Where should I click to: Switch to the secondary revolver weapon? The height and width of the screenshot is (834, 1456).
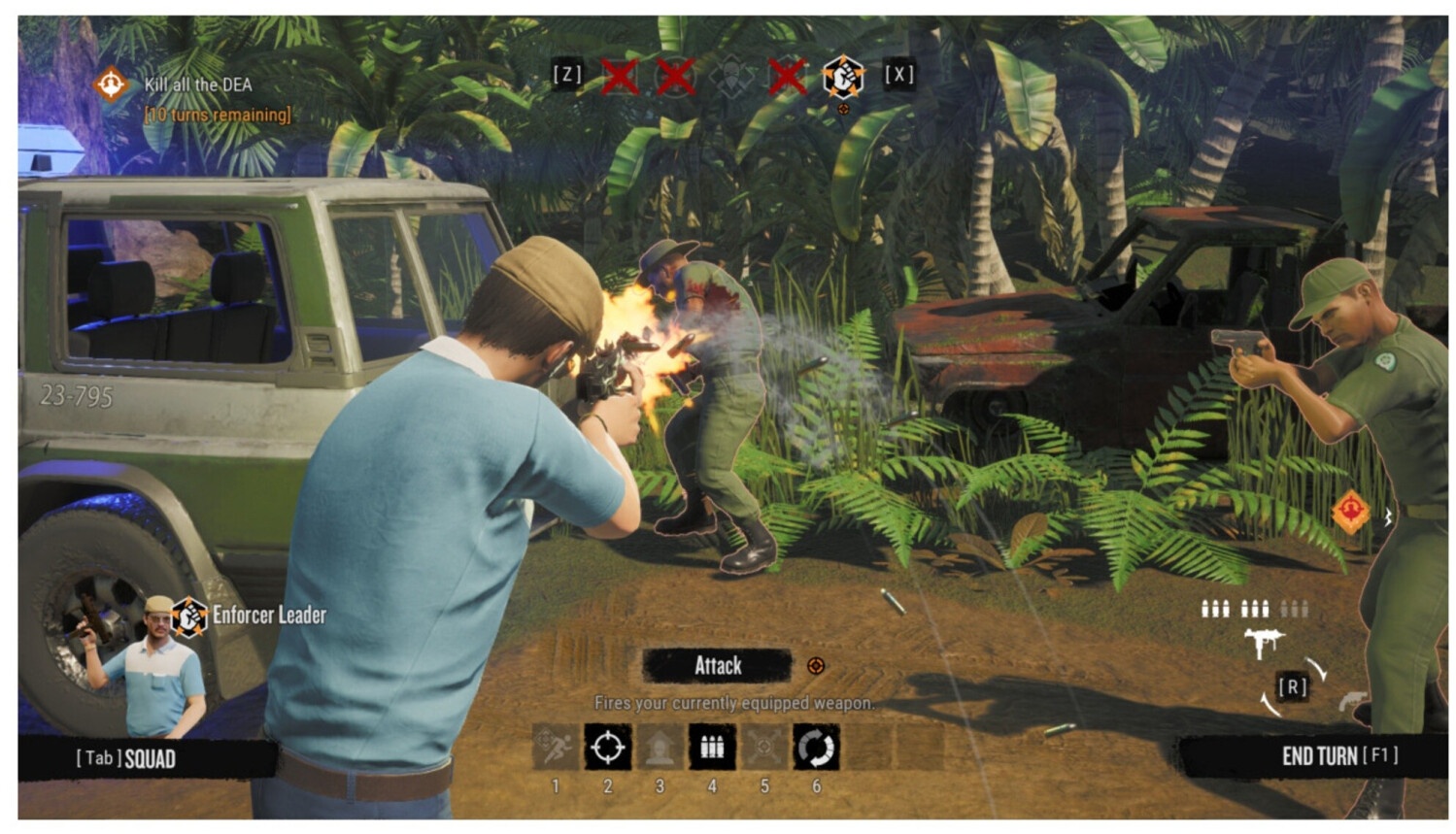coord(1350,700)
